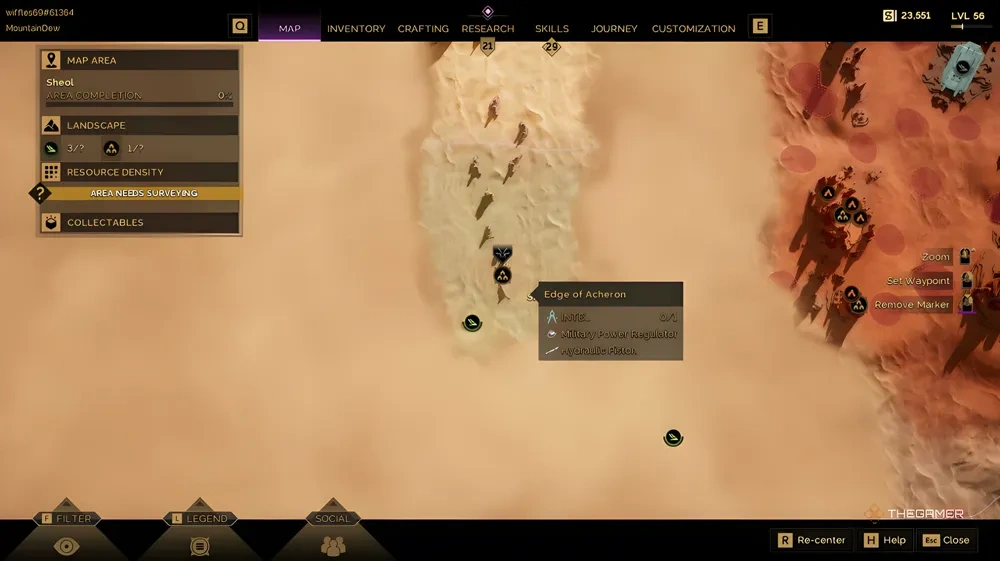Open the Crafting tab
The height and width of the screenshot is (561, 1000).
pyautogui.click(x=423, y=29)
